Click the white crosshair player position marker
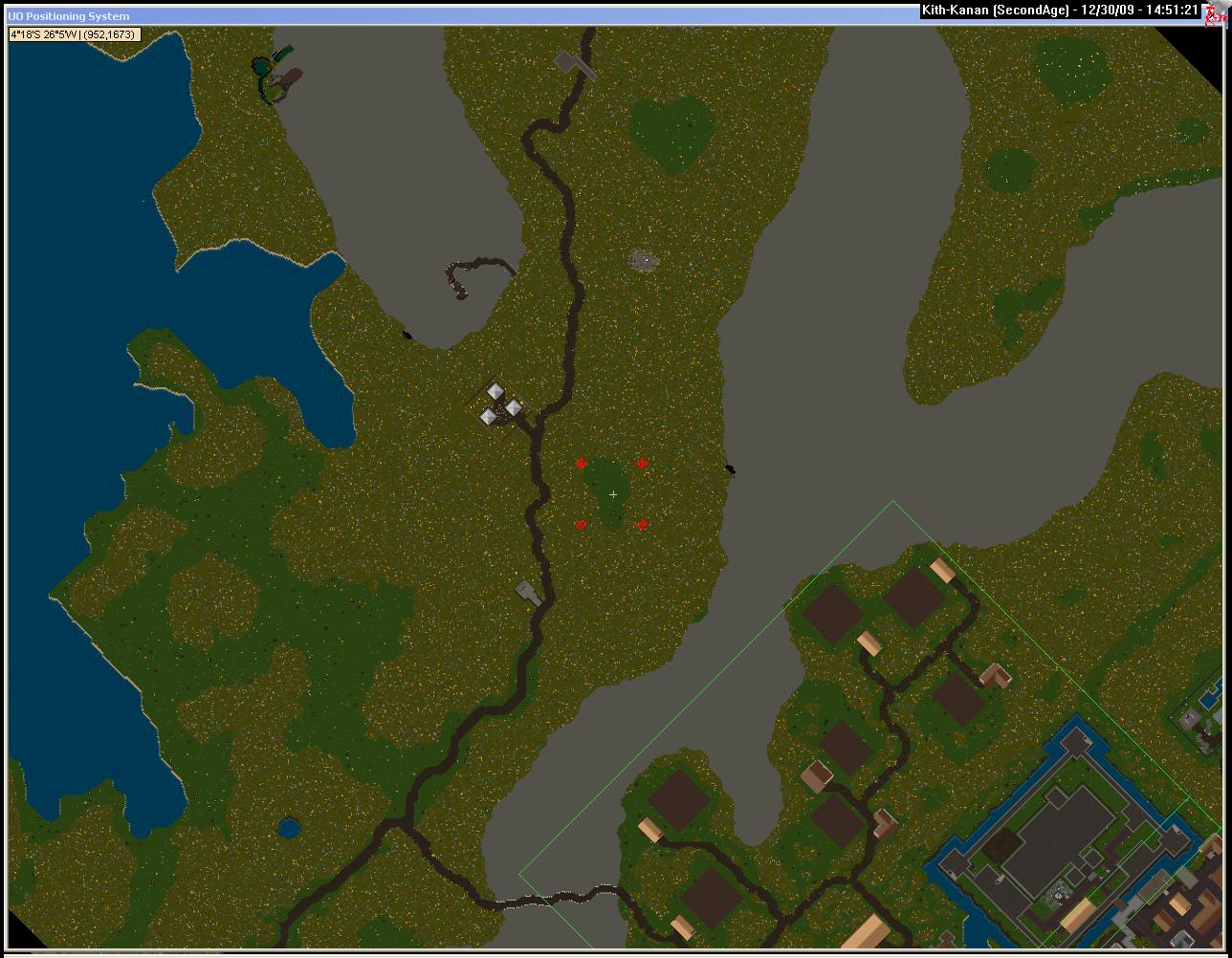Viewport: 1232px width, 958px height. click(x=613, y=494)
